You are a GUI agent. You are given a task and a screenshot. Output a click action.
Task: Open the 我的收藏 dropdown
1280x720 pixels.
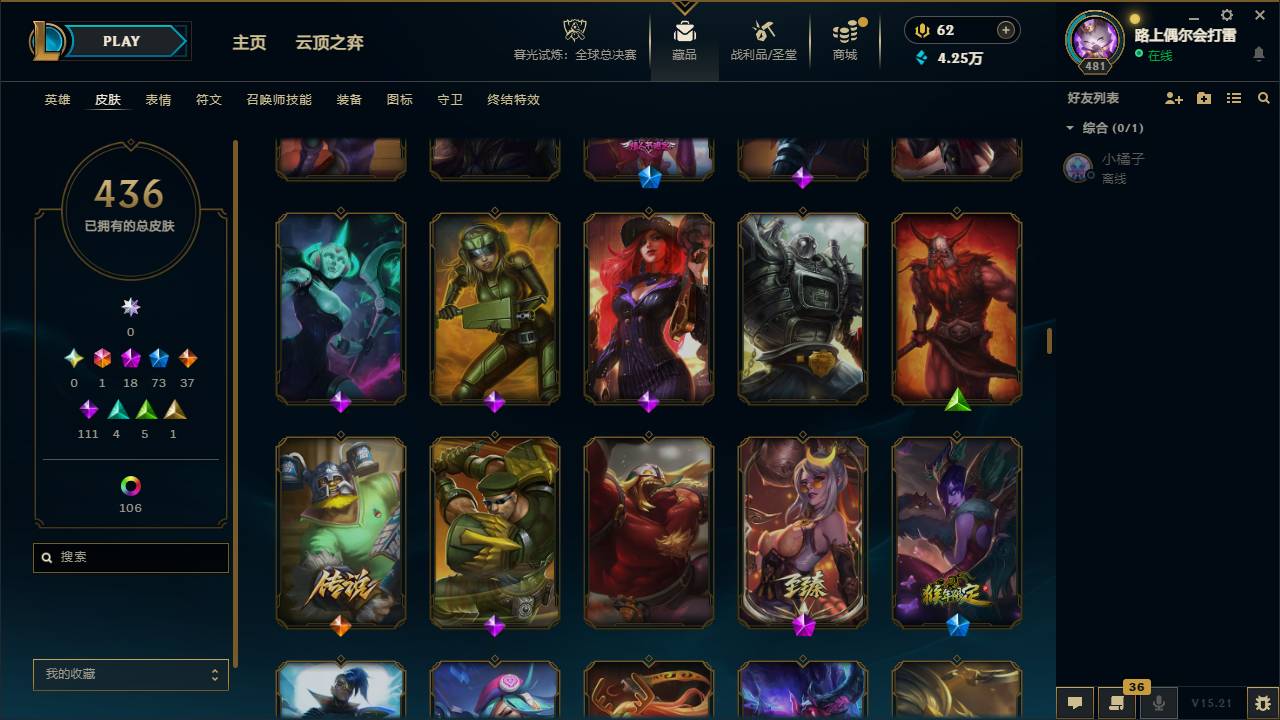tap(130, 675)
